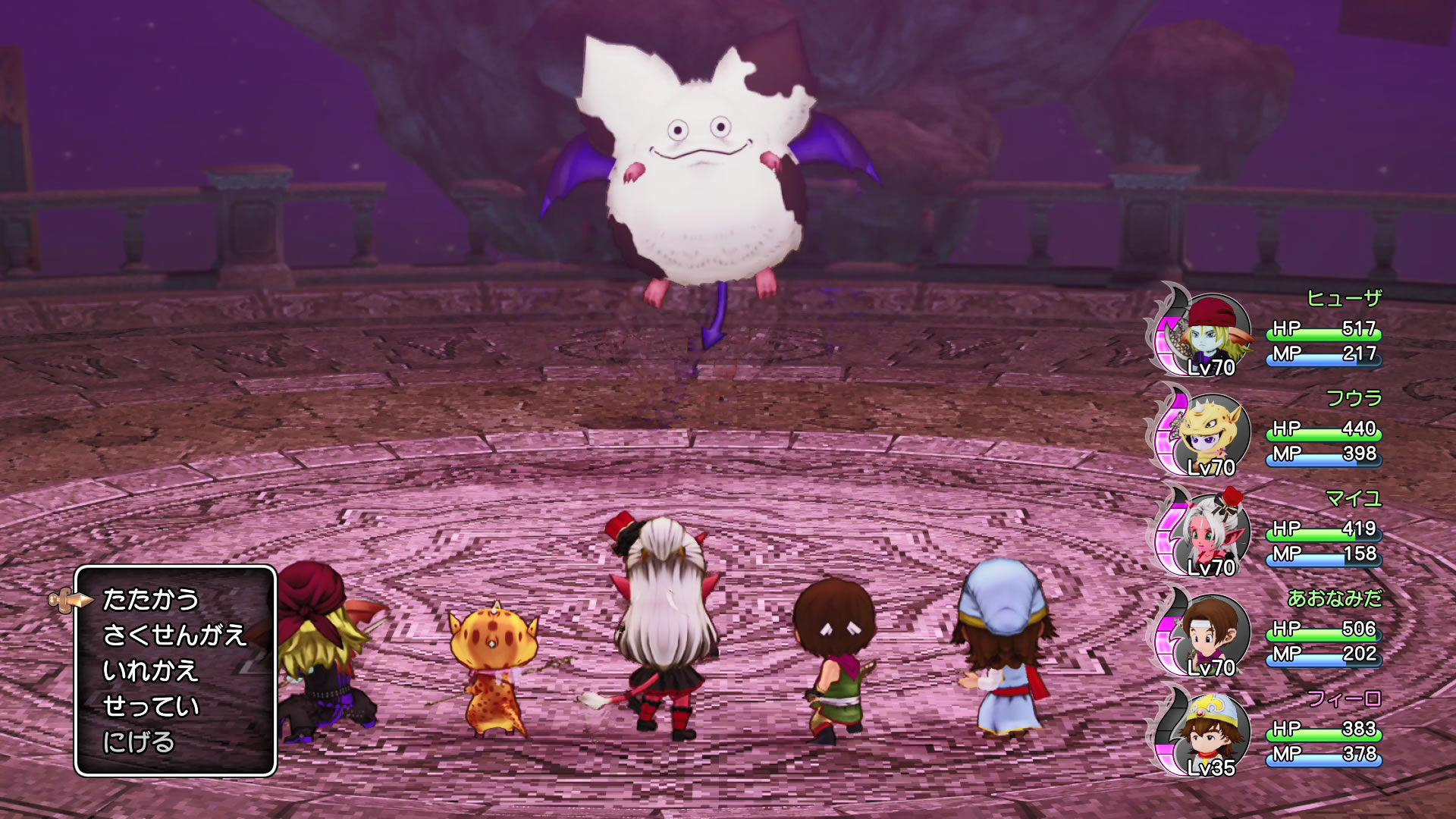Viewport: 1456px width, 819px height.
Task: Select せってい settings entry
Action: [x=151, y=707]
